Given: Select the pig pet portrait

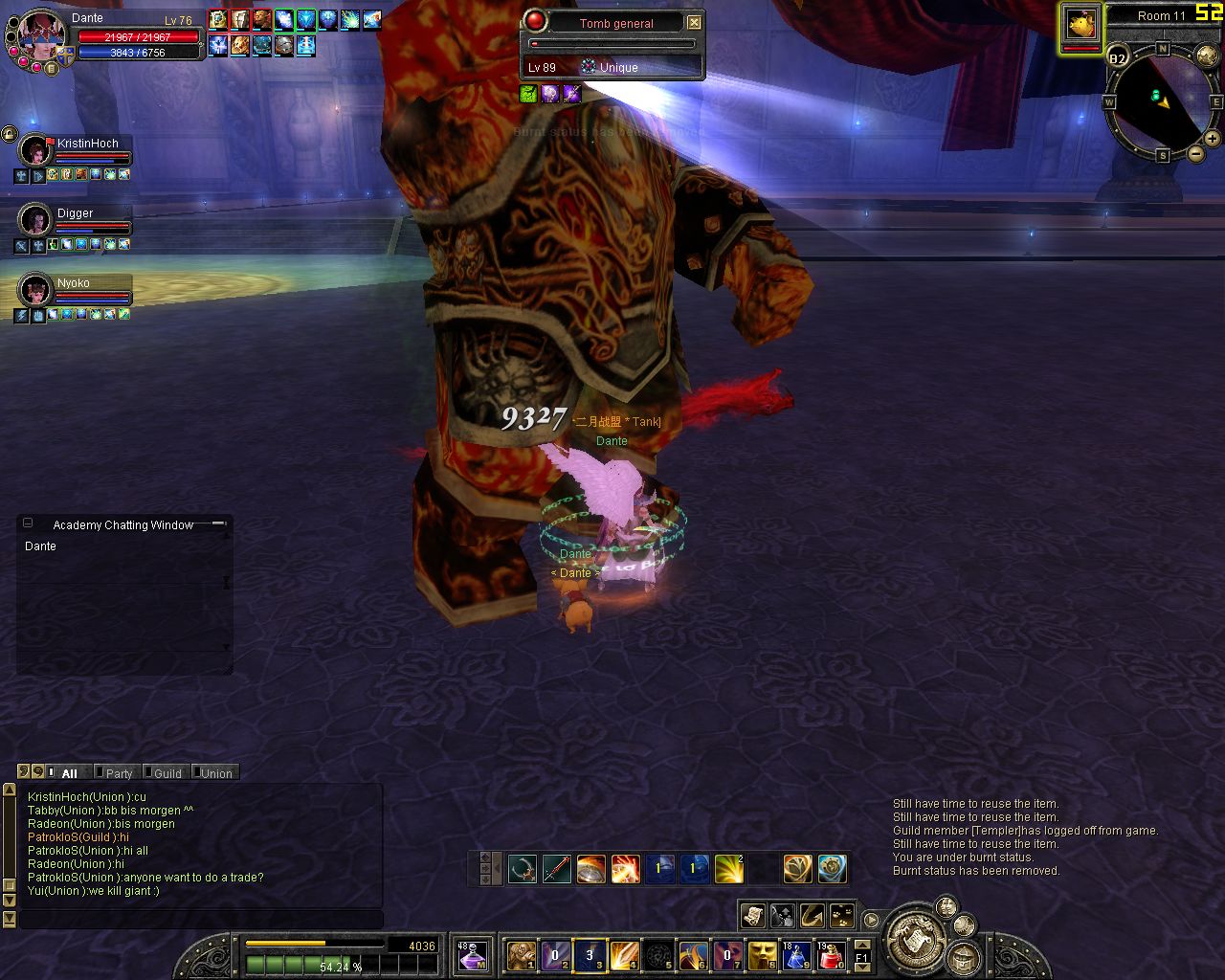Looking at the screenshot, I should click(x=1081, y=25).
